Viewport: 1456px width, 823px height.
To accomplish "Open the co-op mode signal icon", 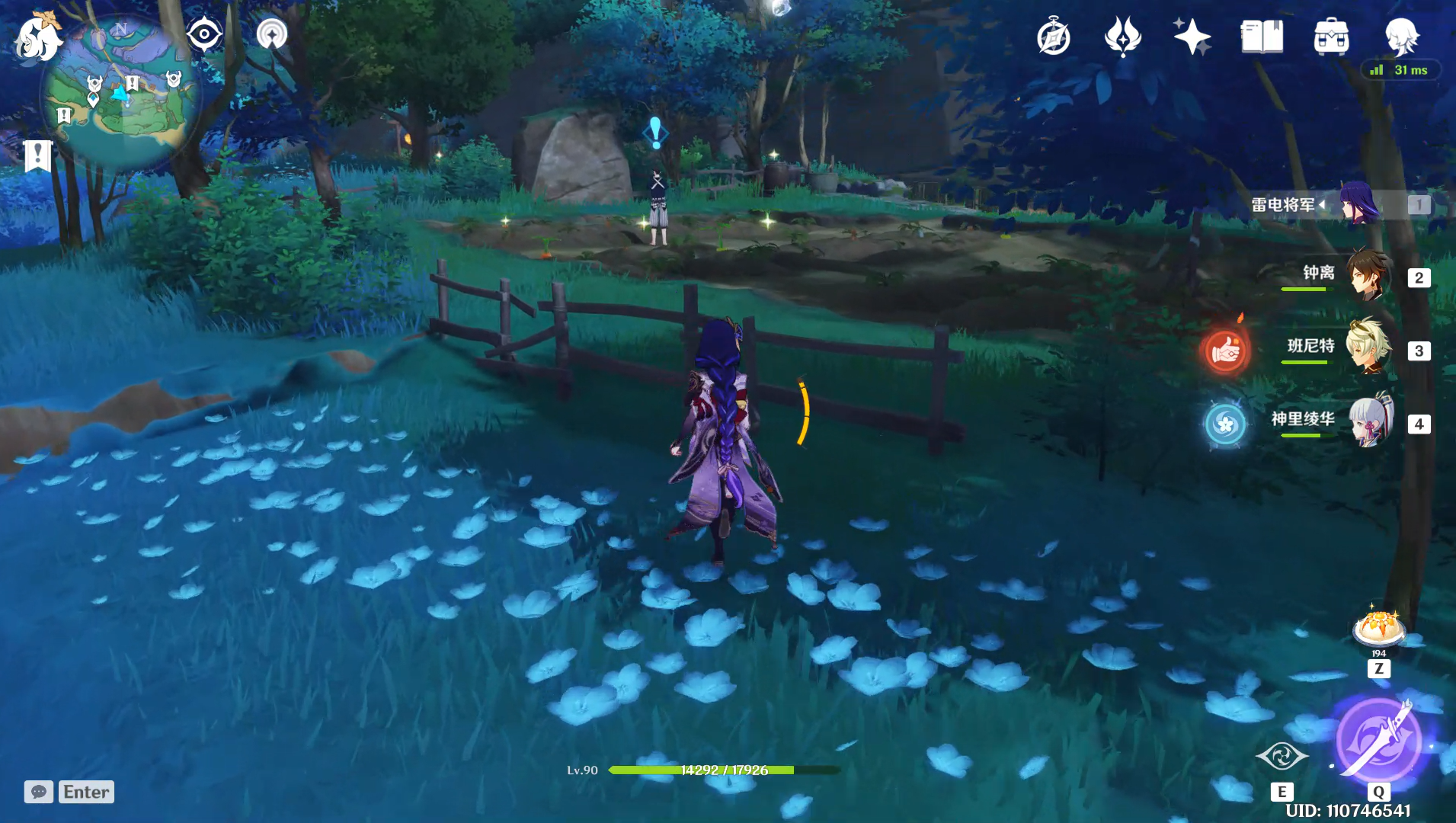I will coord(272,34).
